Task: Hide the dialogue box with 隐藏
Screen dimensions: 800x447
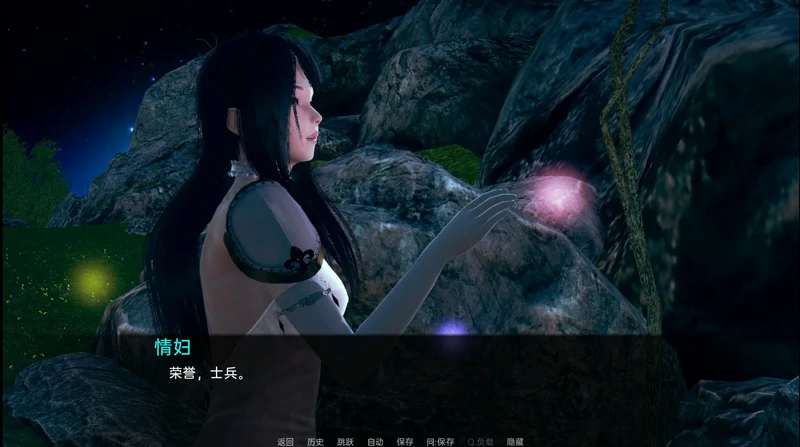Action: 514,441
